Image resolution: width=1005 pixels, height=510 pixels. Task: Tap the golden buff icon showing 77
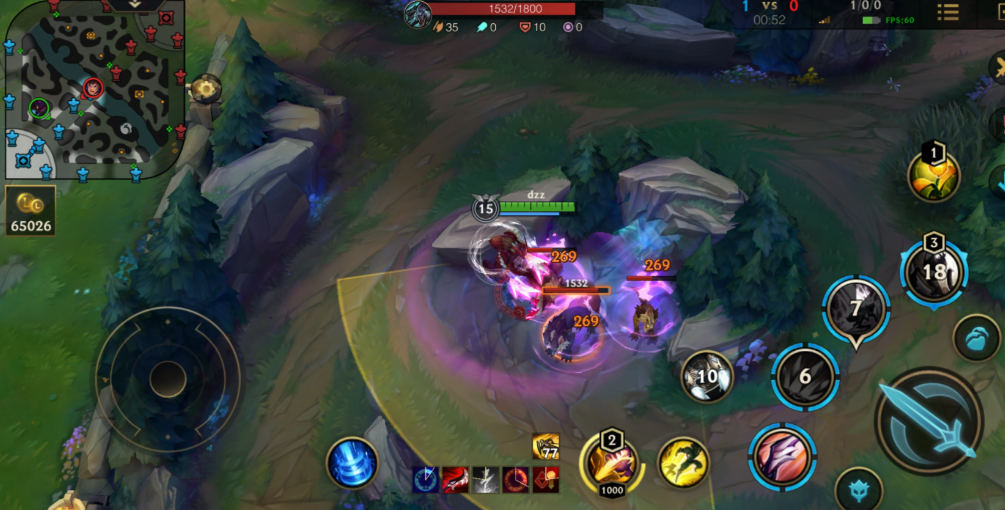coord(546,447)
